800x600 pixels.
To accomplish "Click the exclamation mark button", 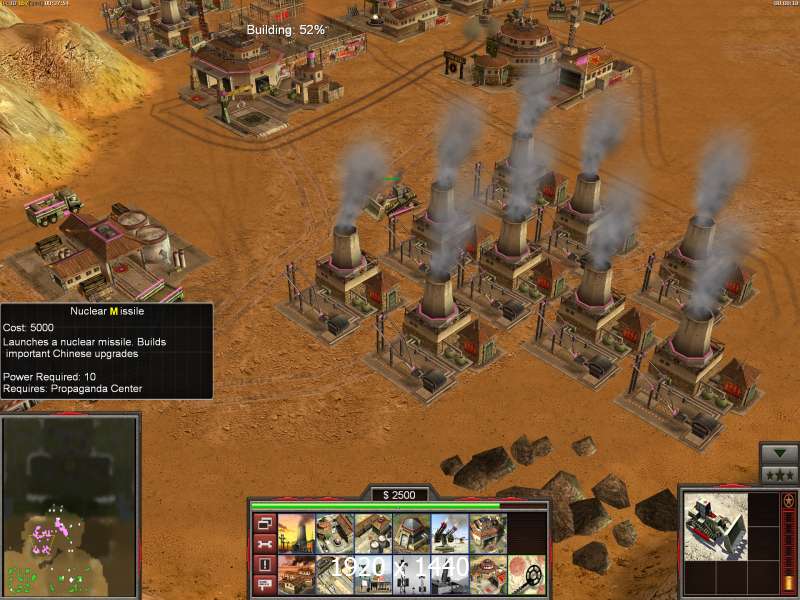I will coord(265,565).
